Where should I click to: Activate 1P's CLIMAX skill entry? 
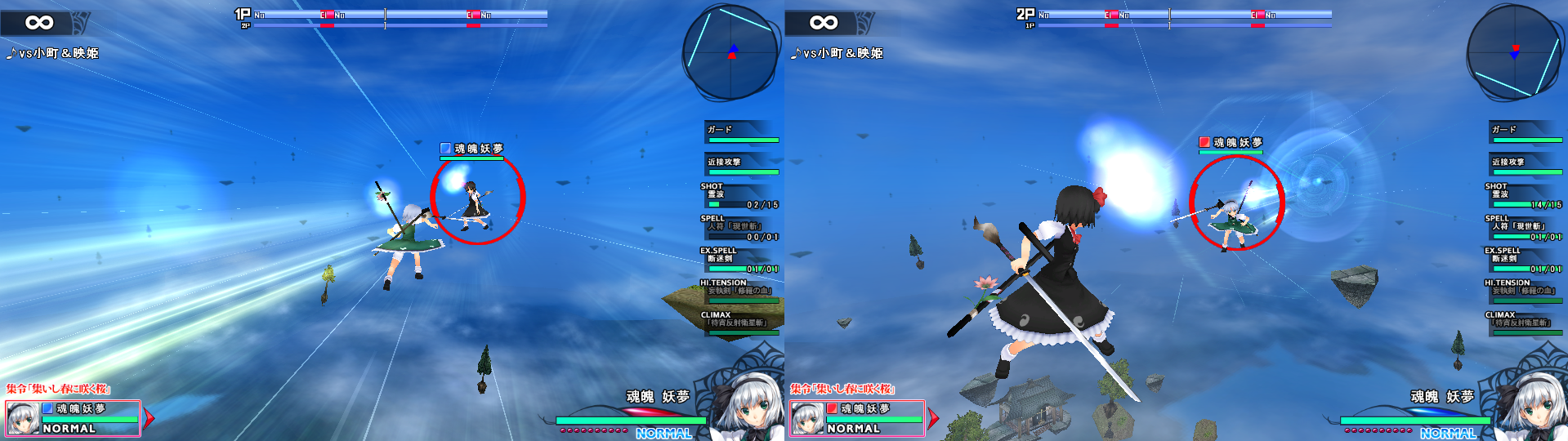[739, 323]
